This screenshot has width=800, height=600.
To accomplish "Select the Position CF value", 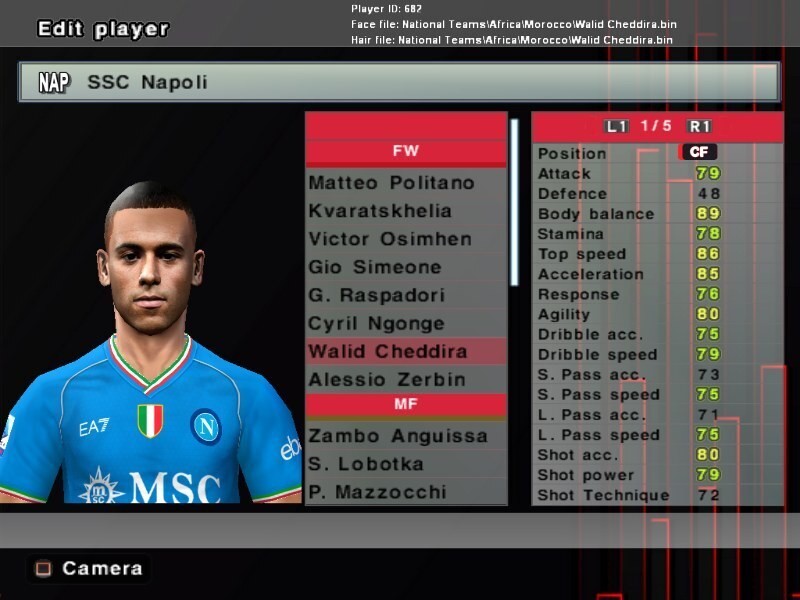I will pyautogui.click(x=698, y=153).
